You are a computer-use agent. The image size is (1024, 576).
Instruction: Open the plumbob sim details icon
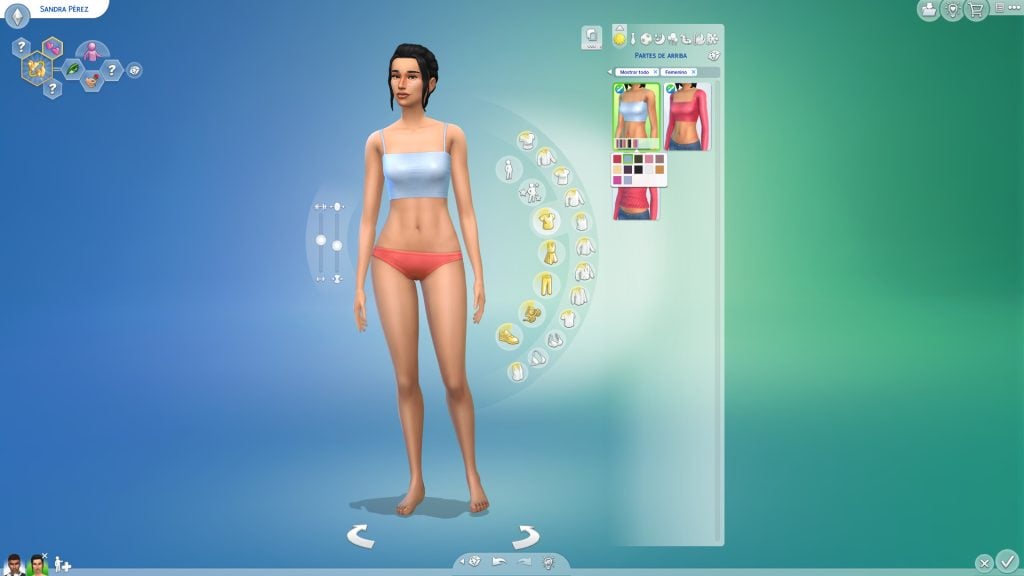18,14
